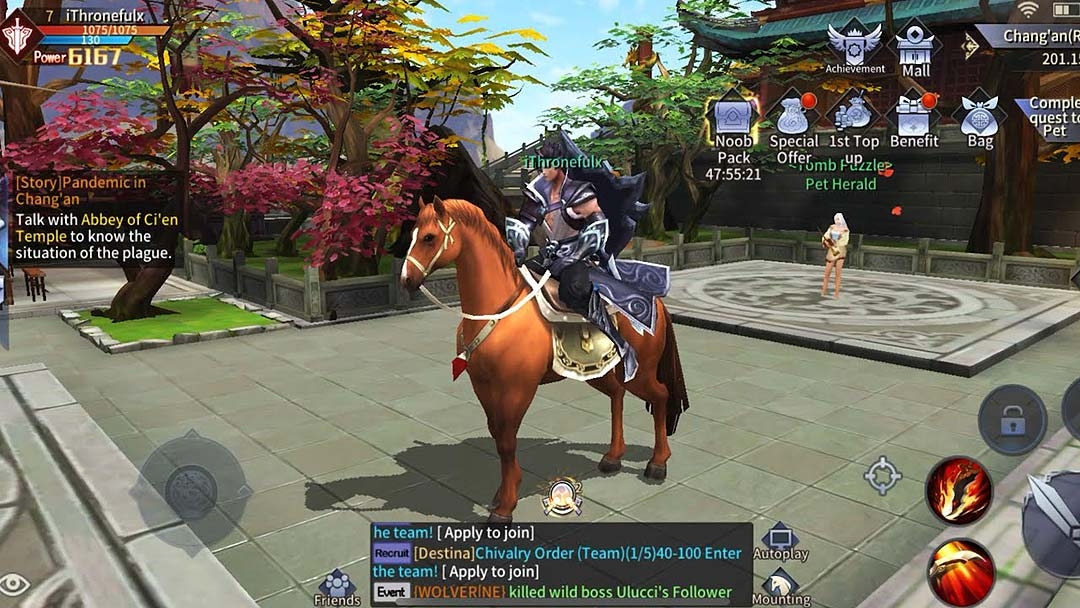Tap the crosshair target-switch icon

click(x=882, y=476)
